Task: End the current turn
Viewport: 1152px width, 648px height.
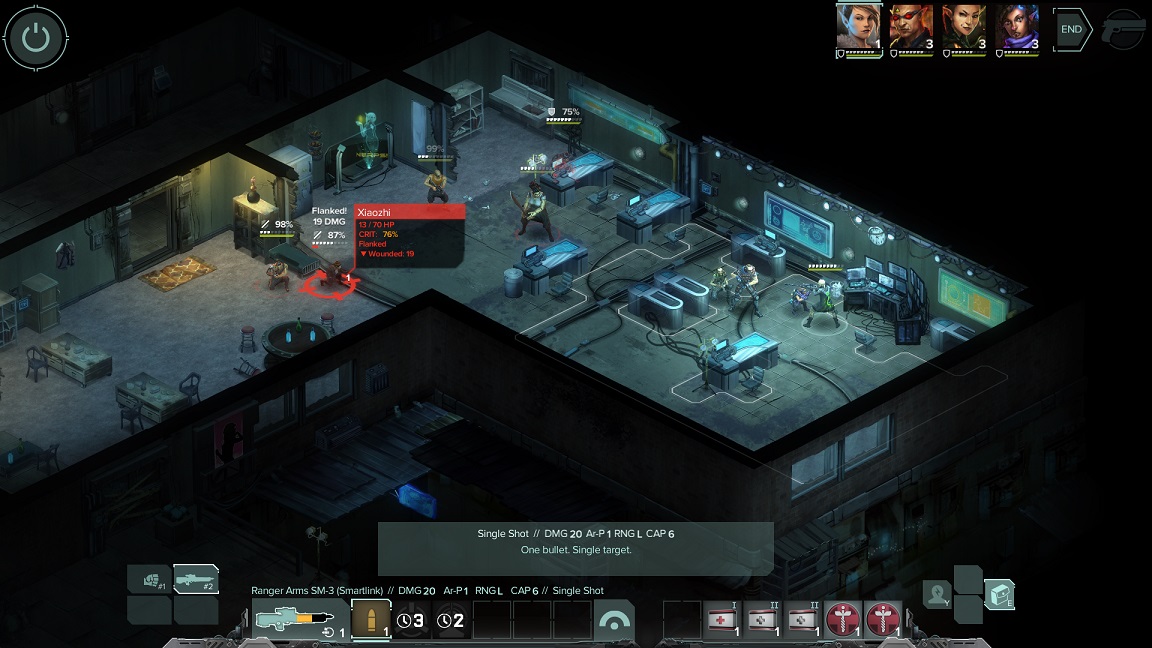Action: pyautogui.click(x=1071, y=30)
